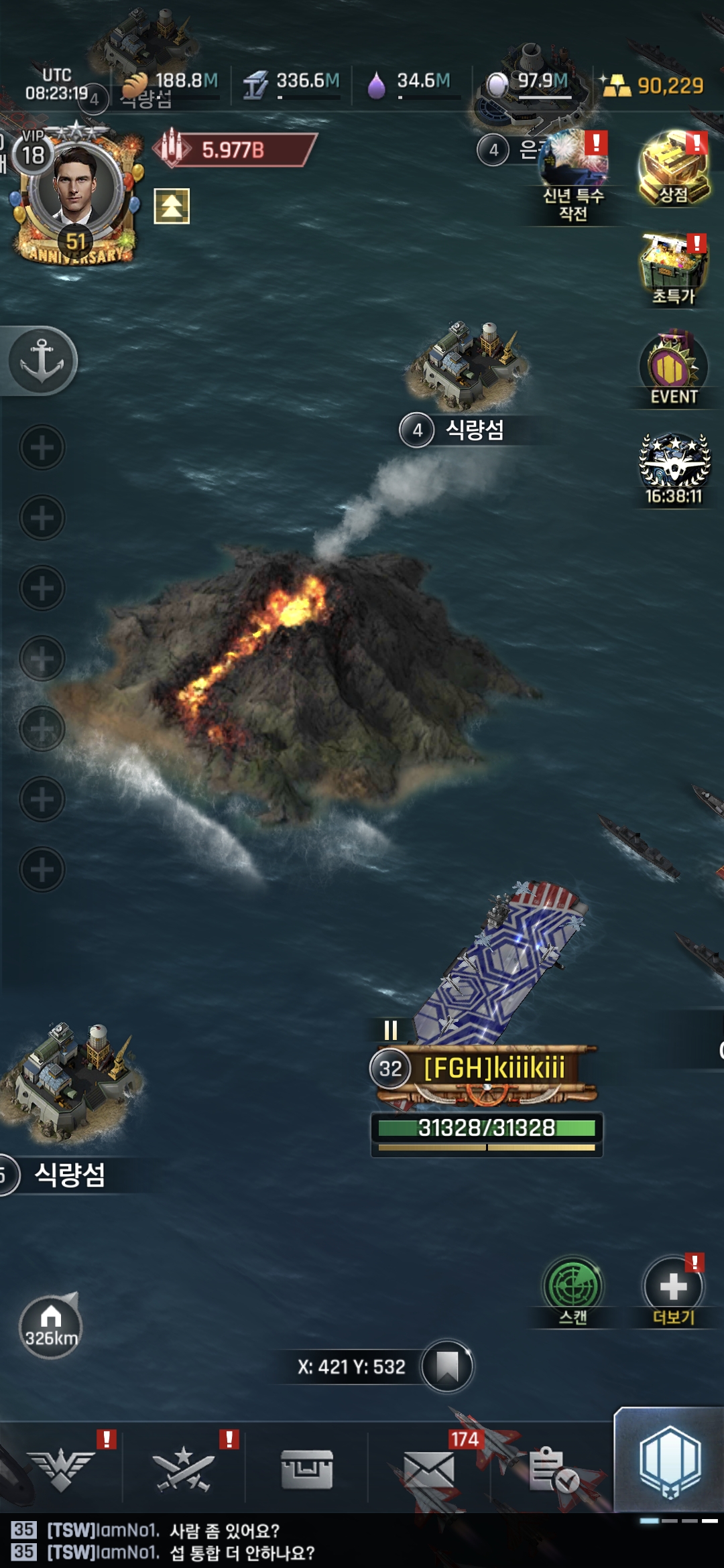
Task: Open the winged emblem menu in bottom bar
Action: coord(62,1469)
